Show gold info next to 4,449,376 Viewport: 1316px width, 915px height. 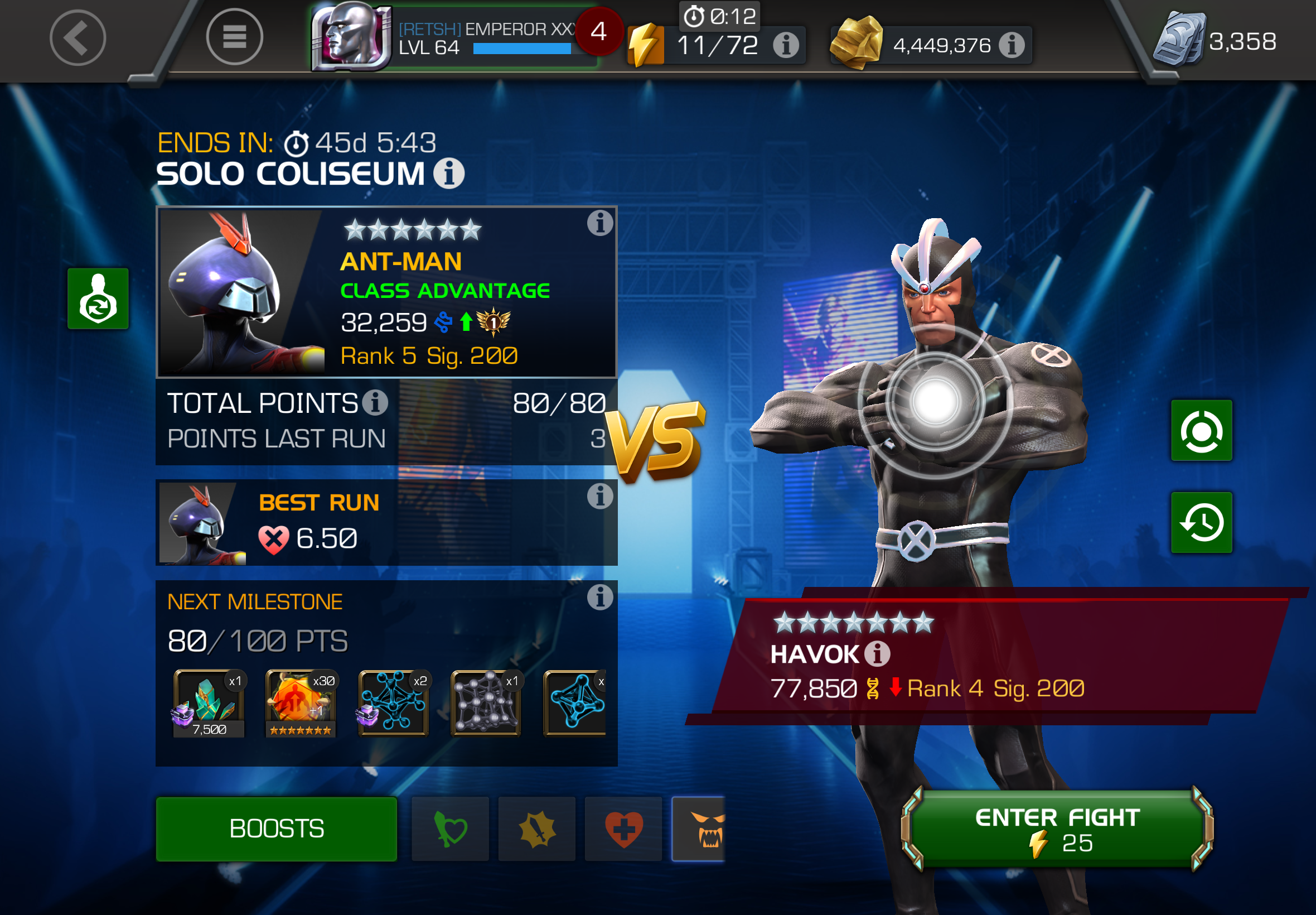(1012, 45)
